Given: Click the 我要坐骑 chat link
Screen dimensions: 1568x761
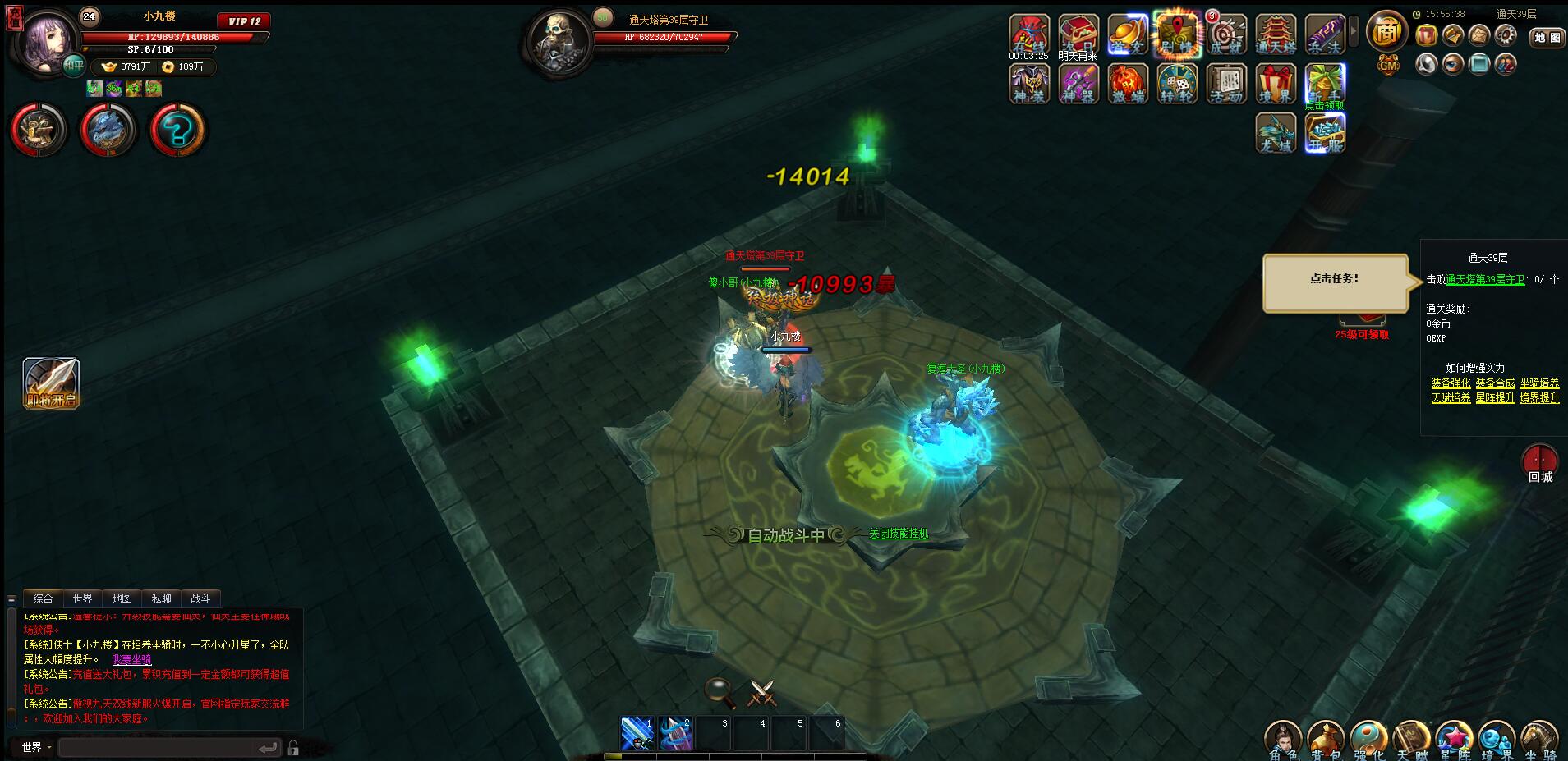Looking at the screenshot, I should [131, 659].
